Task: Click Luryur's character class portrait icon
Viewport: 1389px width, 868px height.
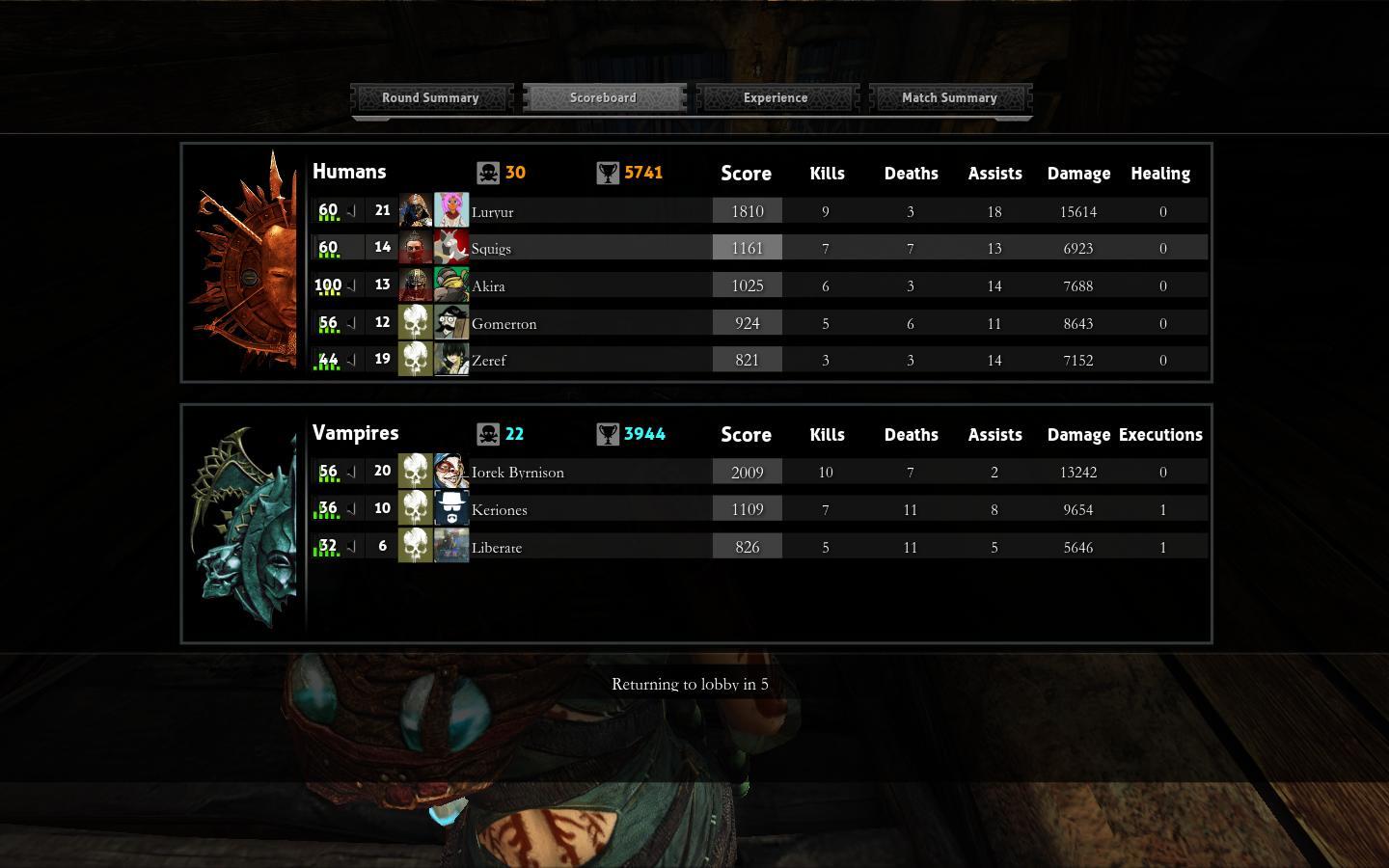Action: point(416,210)
